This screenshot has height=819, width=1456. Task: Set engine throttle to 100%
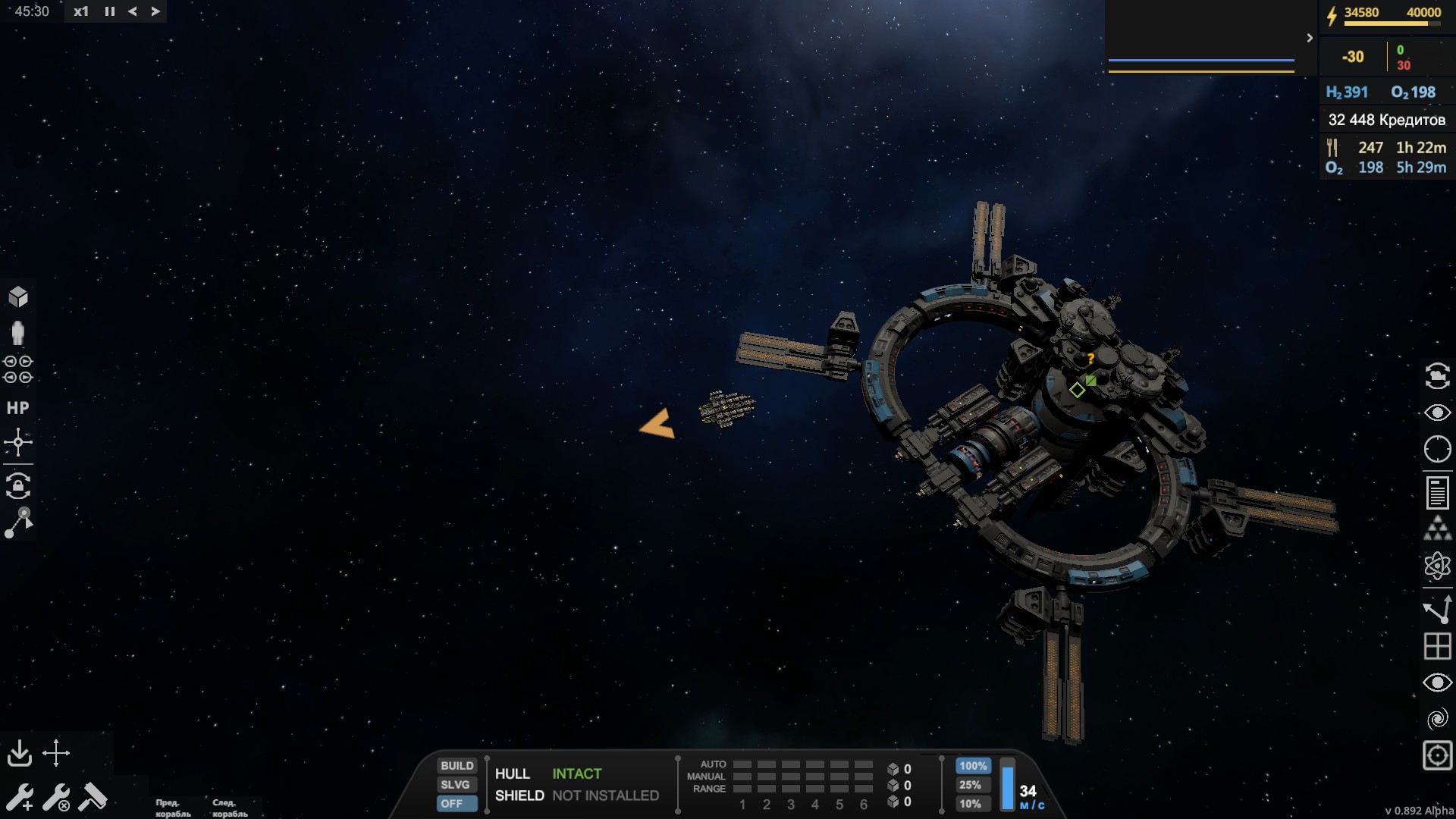pos(972,766)
